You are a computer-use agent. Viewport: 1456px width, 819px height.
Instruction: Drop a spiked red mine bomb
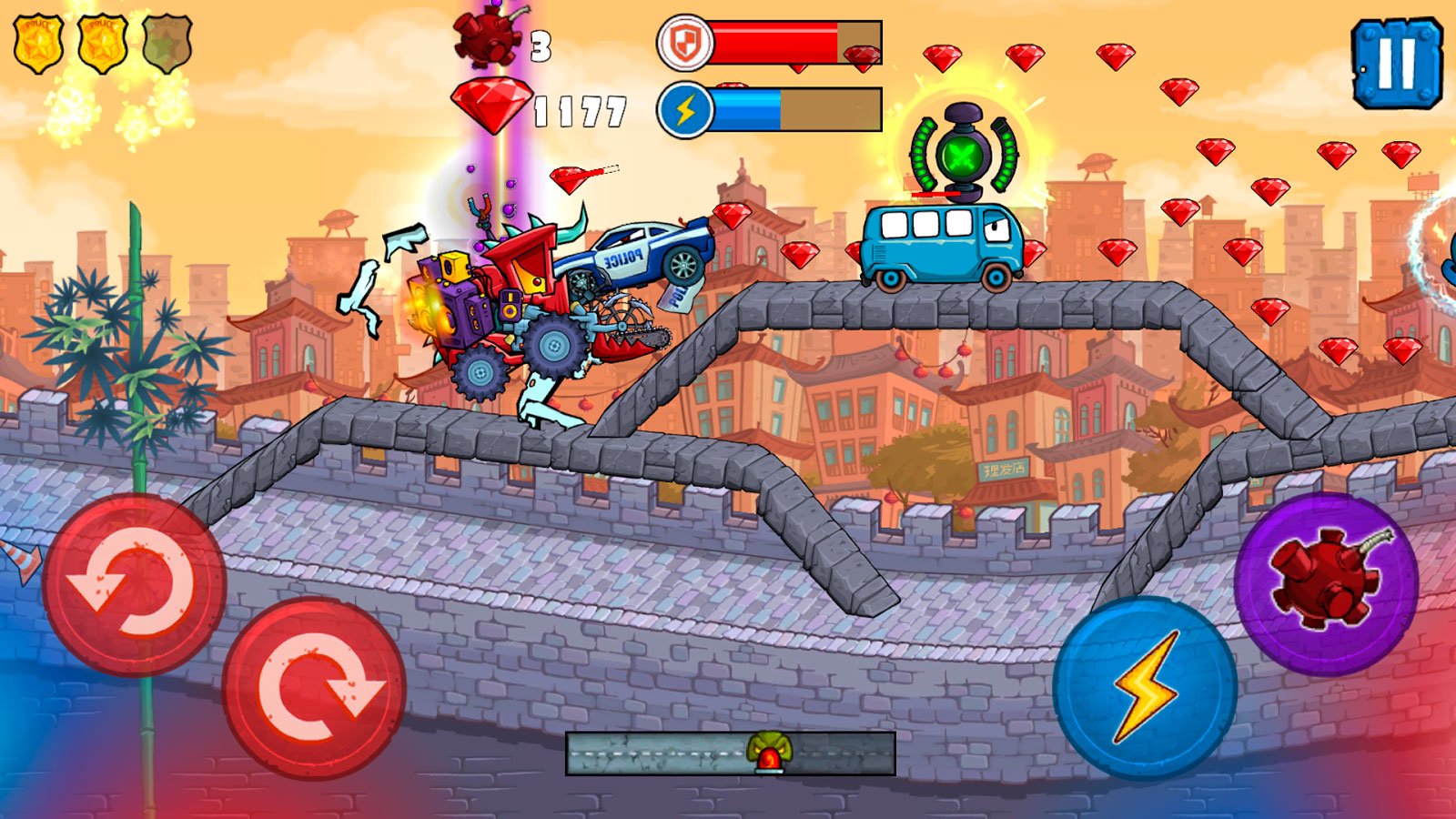coord(1326,582)
